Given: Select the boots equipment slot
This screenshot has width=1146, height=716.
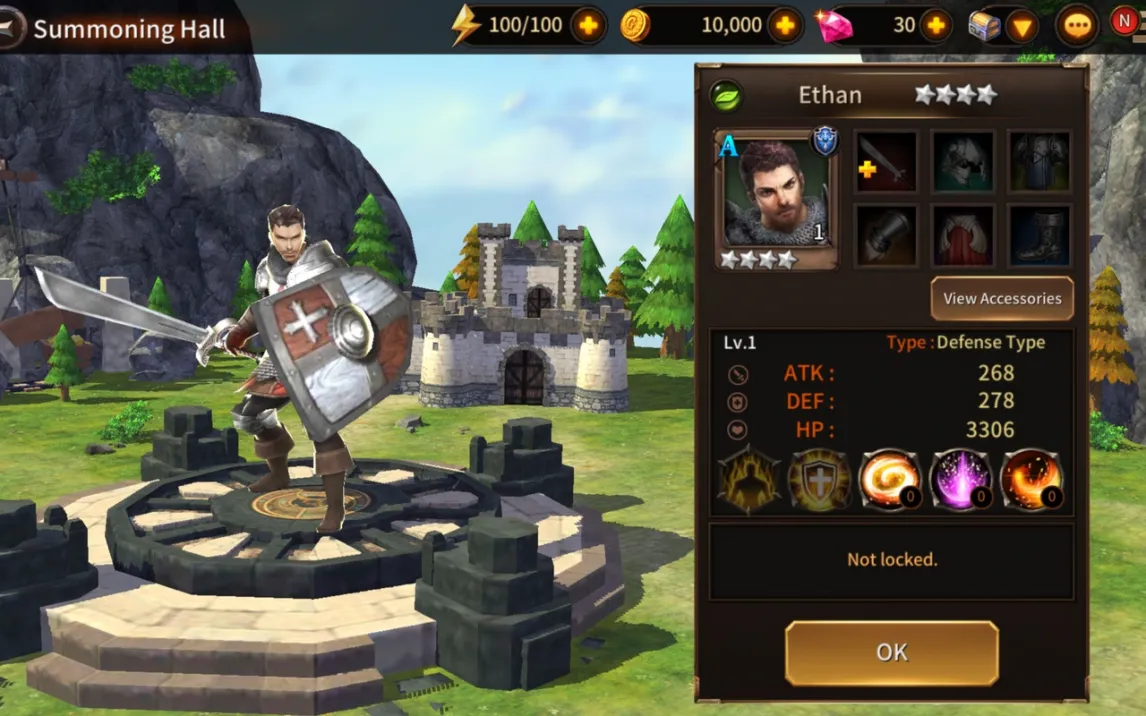Looking at the screenshot, I should tap(1039, 236).
